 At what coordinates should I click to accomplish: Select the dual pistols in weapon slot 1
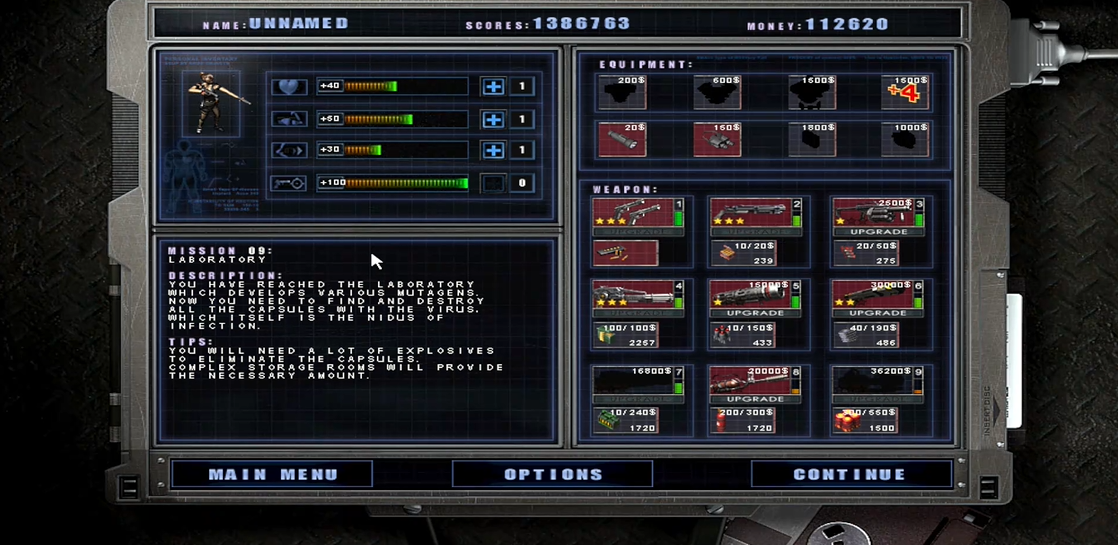tap(632, 213)
